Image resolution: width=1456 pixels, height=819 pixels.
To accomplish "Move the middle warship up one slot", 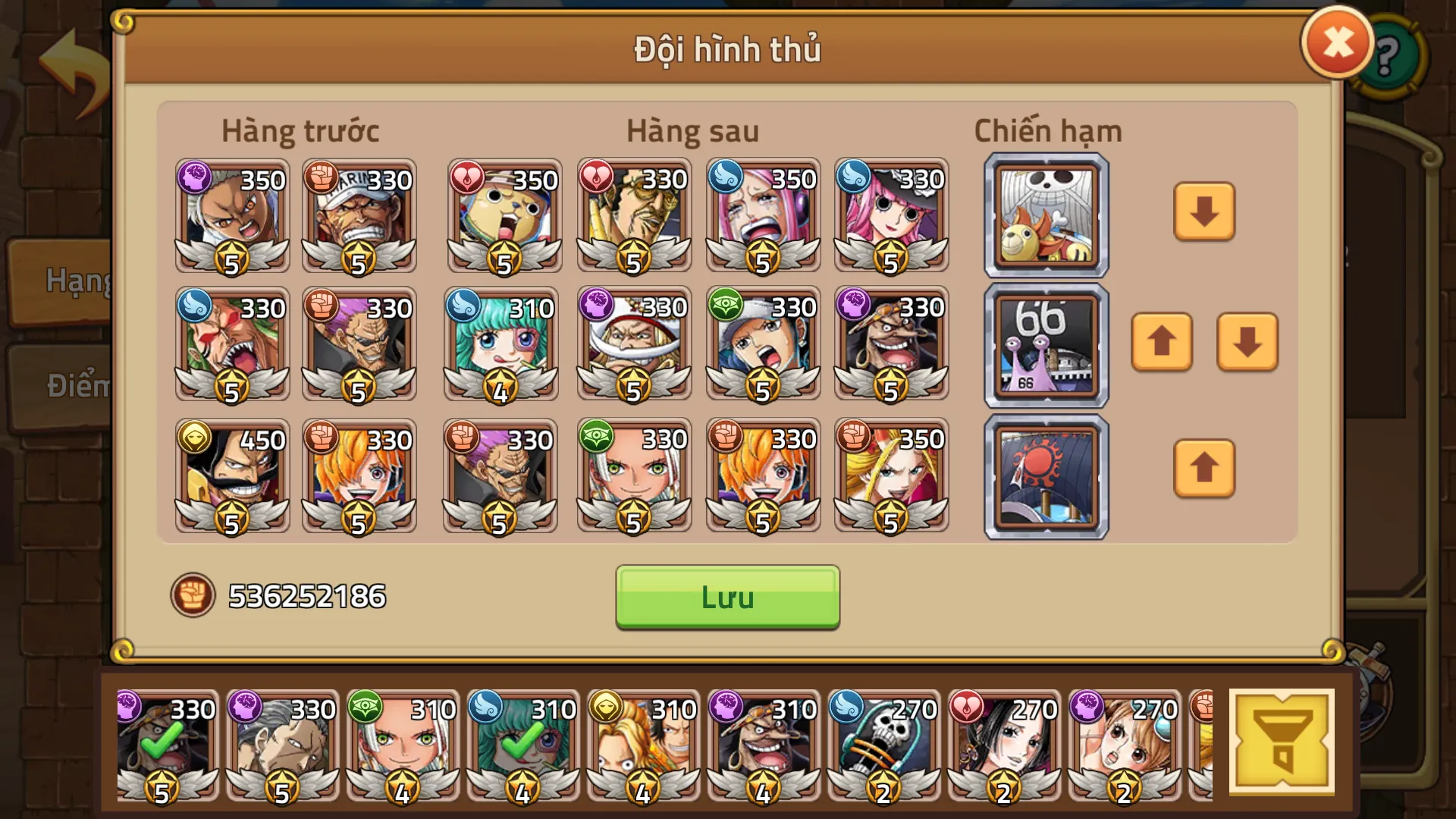I will (x=1162, y=344).
